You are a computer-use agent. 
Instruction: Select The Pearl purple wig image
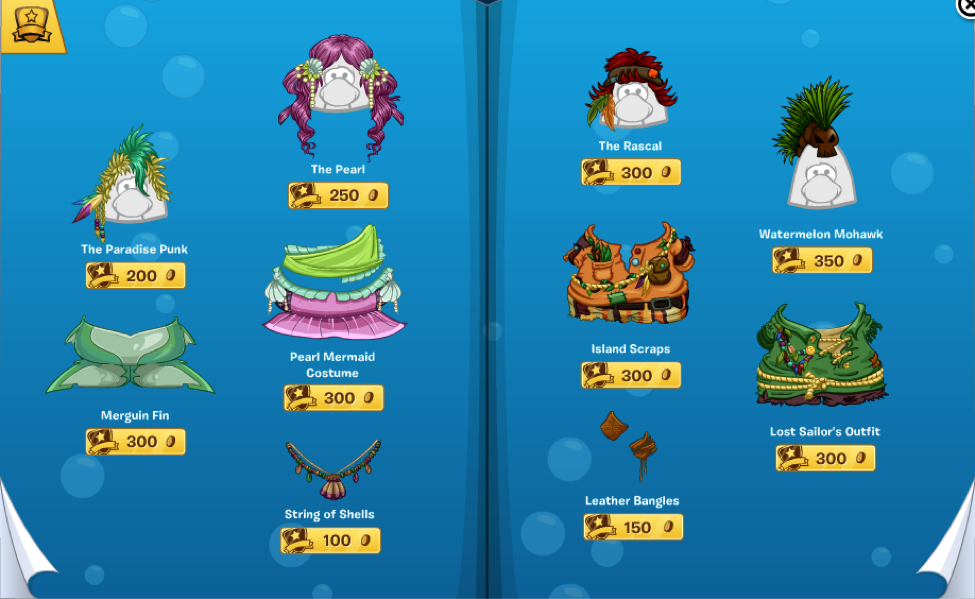tap(341, 95)
